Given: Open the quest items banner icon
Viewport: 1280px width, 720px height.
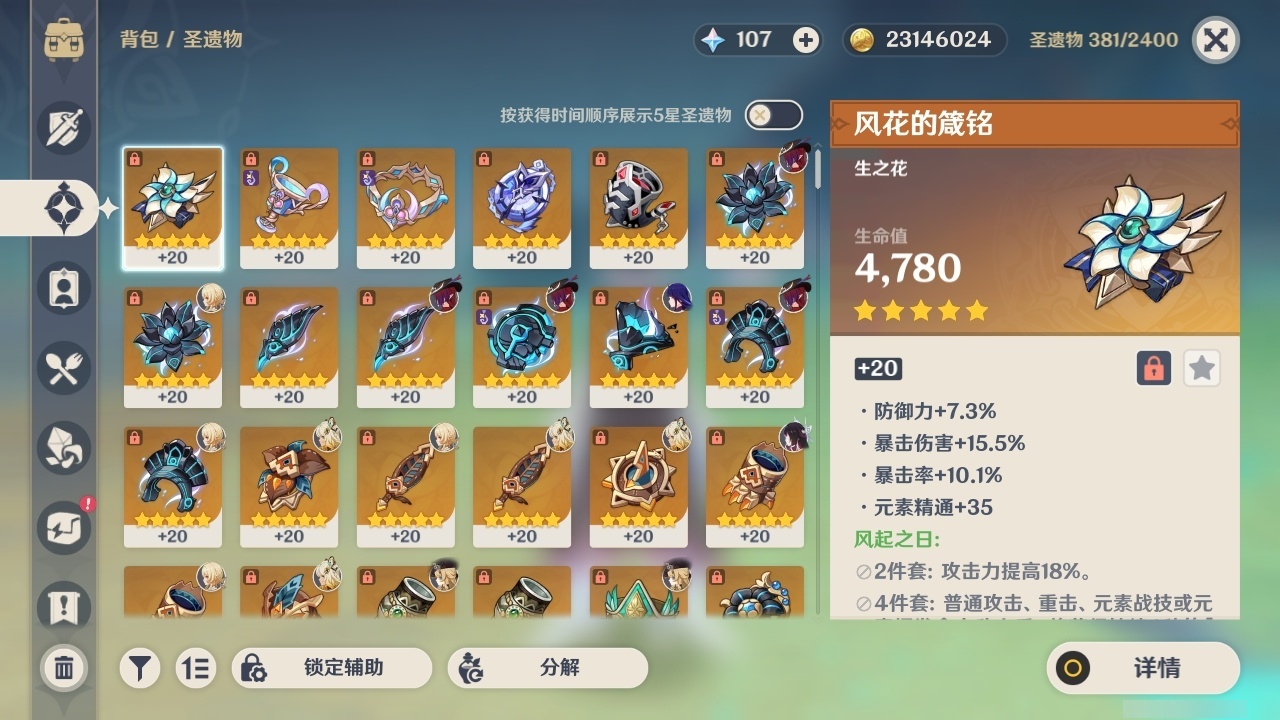Looking at the screenshot, I should click(62, 601).
